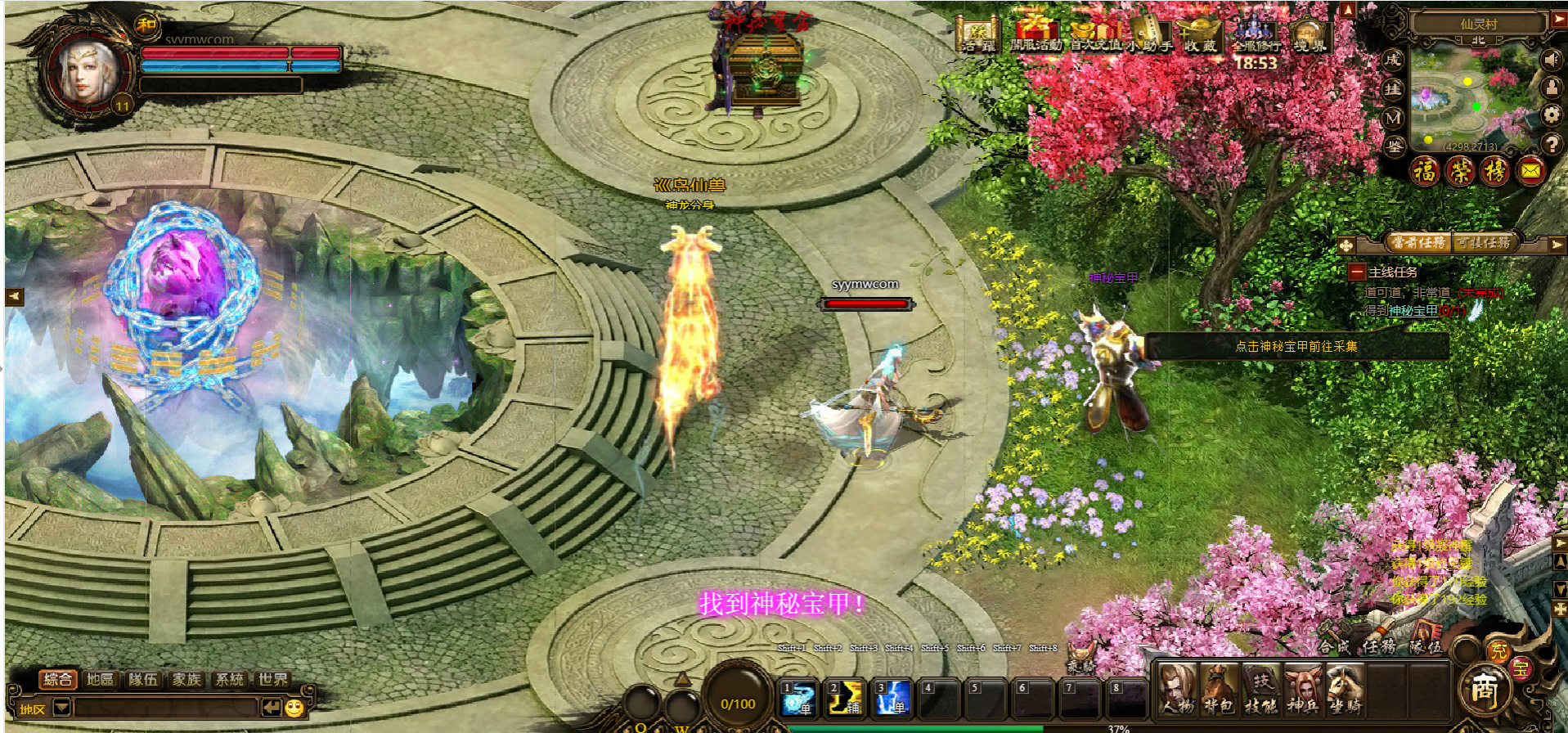Open the 技能 skills panel
The image size is (1568, 733).
[x=1260, y=690]
